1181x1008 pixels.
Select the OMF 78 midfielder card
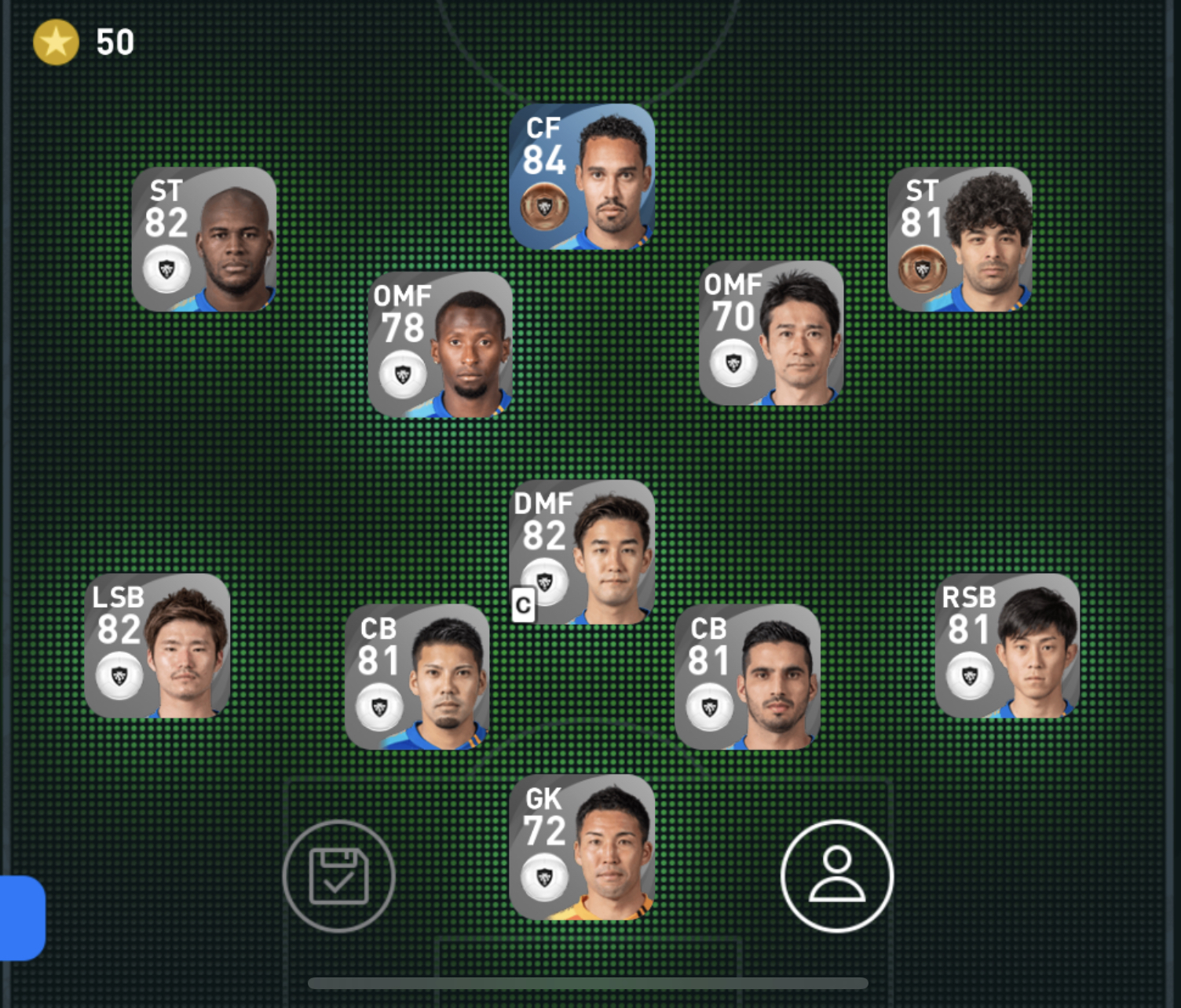pos(441,345)
